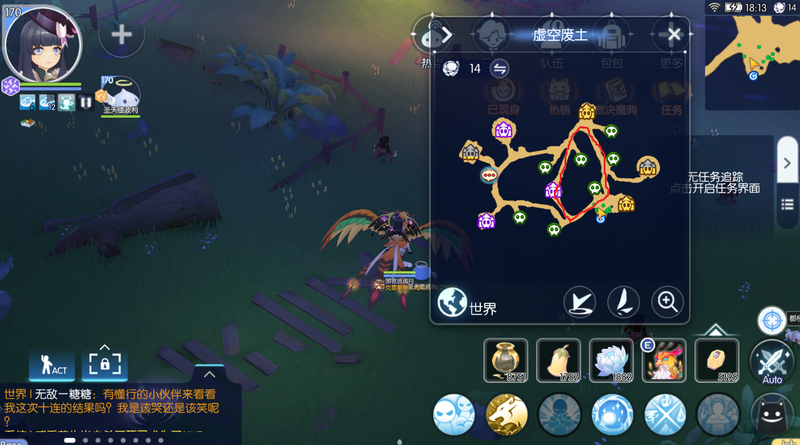Image resolution: width=800 pixels, height=445 pixels.
Task: Add a party member with the plus button
Action: pos(121,36)
